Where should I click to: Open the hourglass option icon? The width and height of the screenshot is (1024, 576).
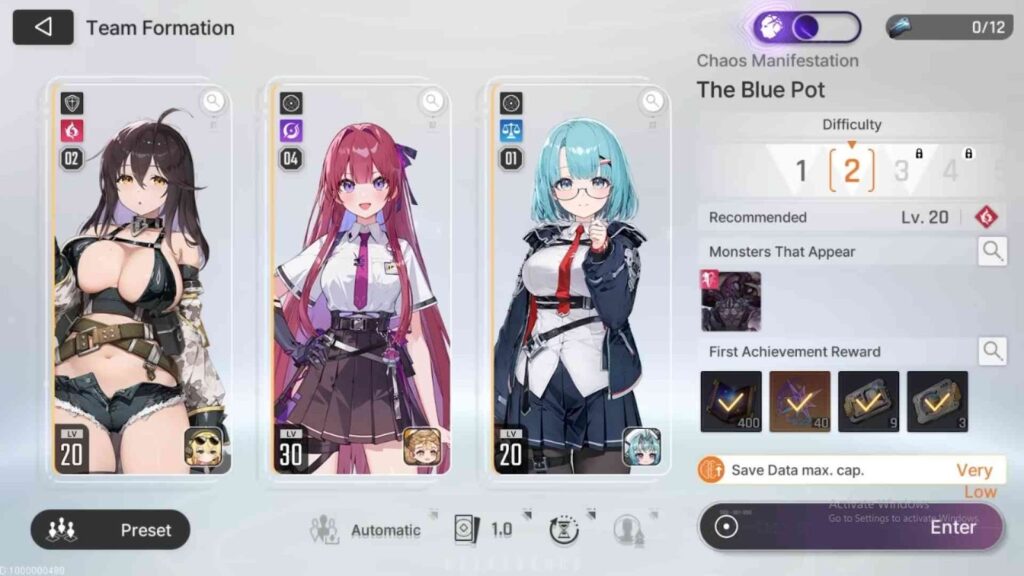point(563,530)
